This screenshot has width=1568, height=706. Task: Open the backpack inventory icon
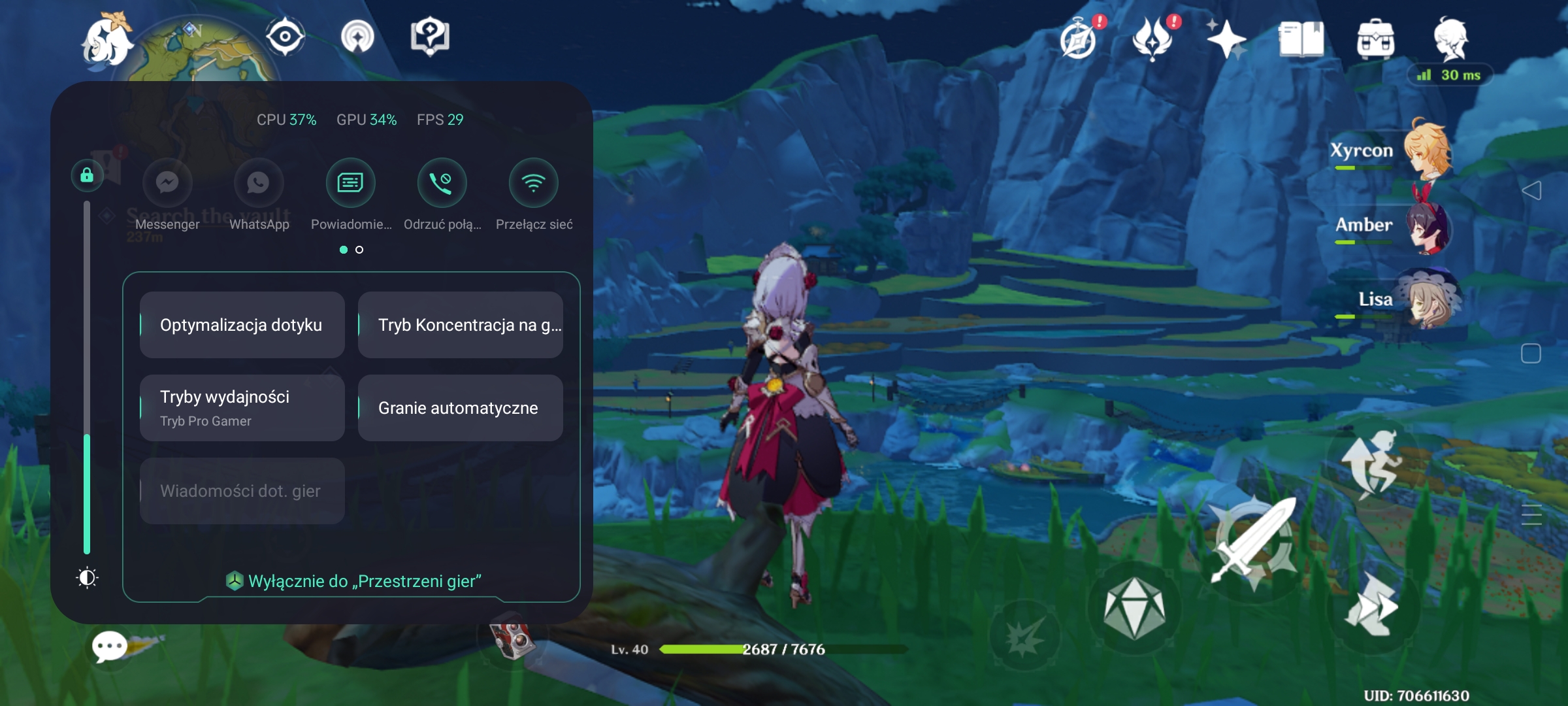(1375, 39)
